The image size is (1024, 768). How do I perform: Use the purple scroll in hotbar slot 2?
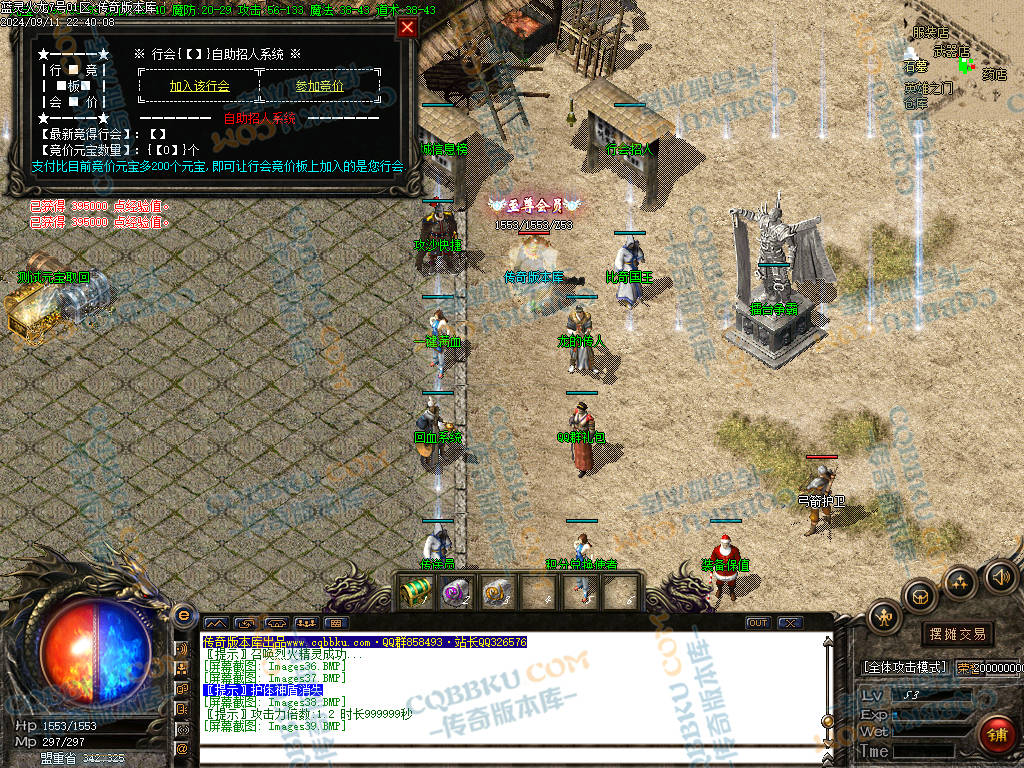[x=456, y=592]
